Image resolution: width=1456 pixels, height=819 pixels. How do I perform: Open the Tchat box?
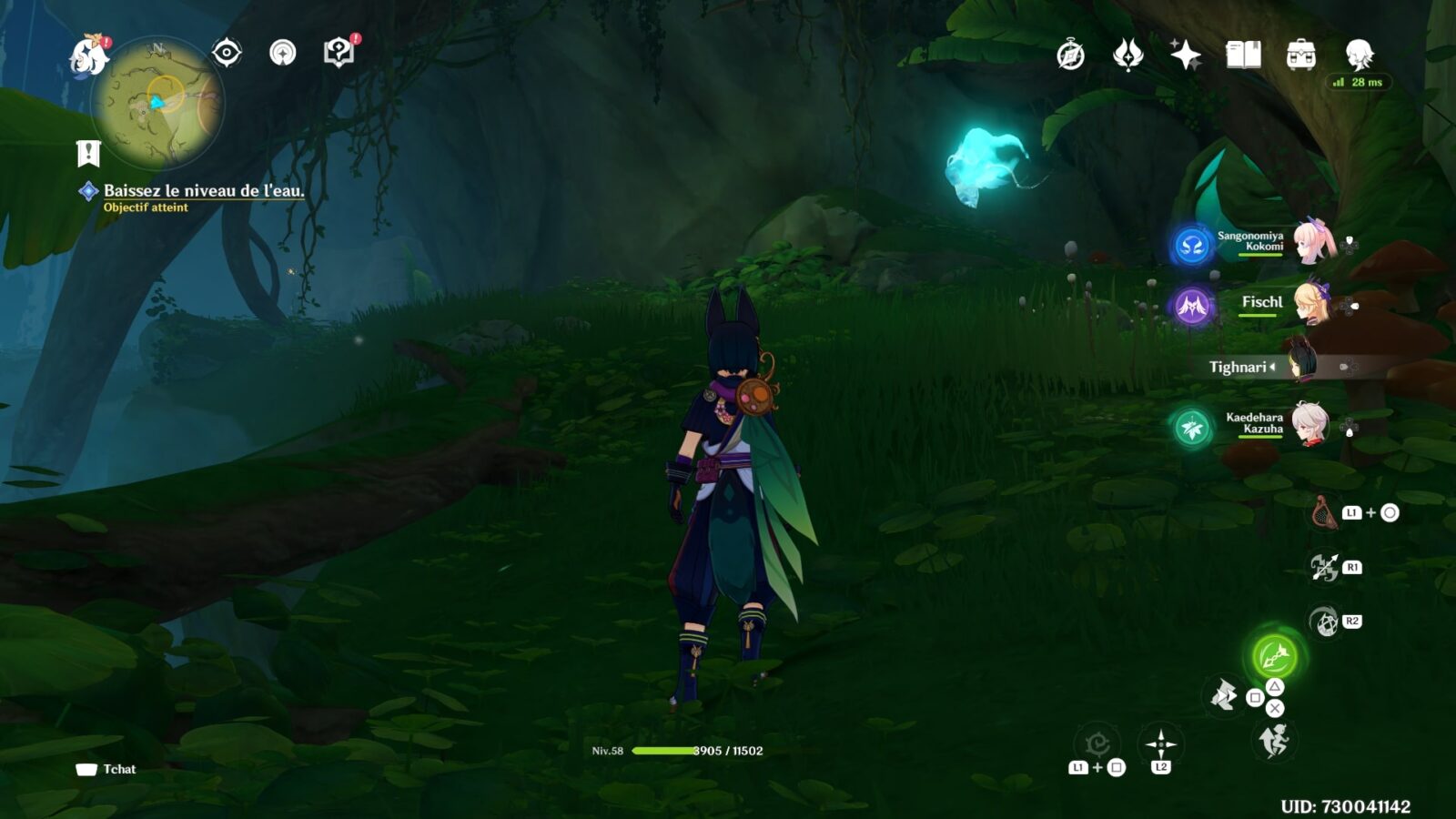click(107, 769)
